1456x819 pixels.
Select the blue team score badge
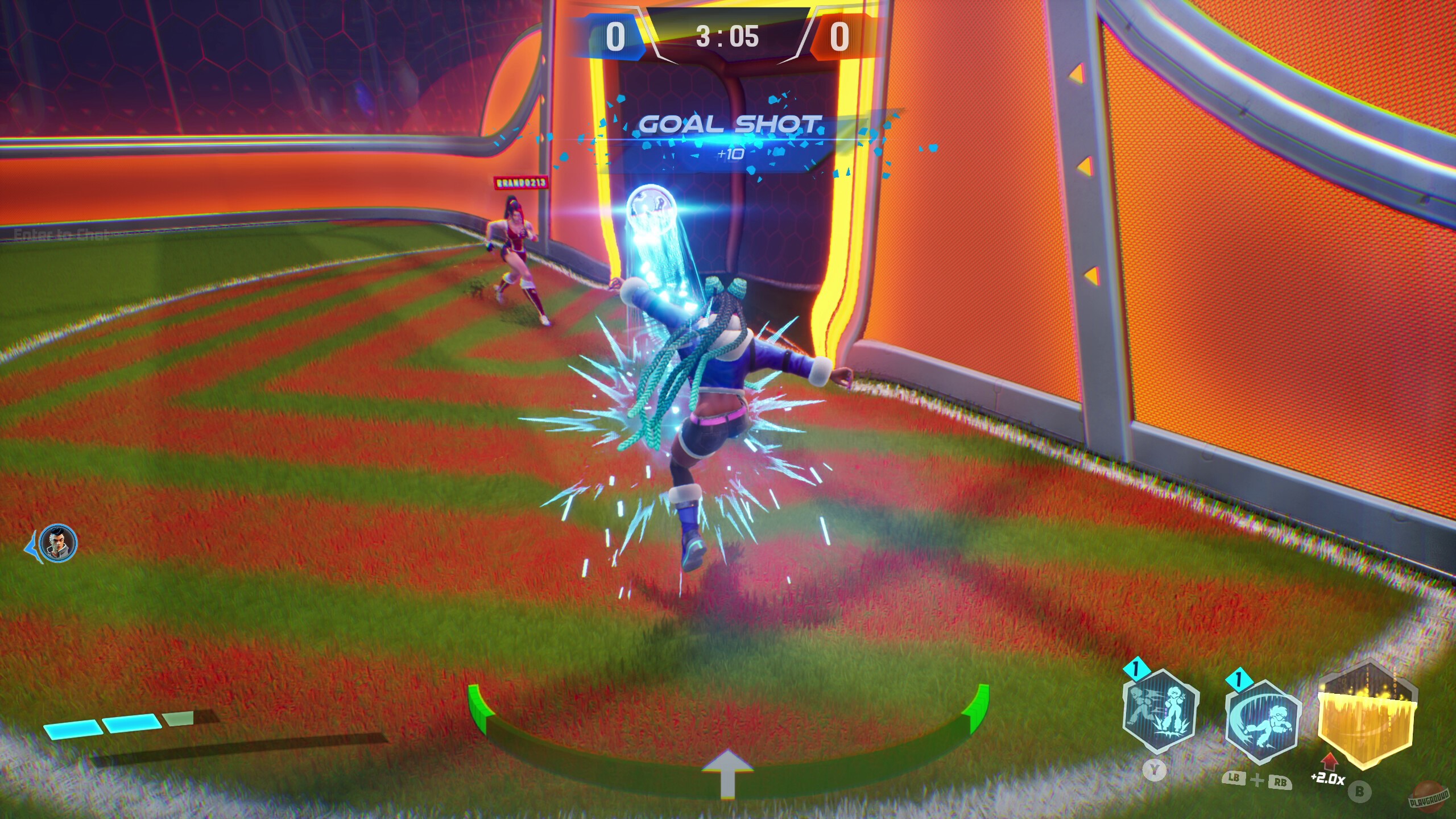pyautogui.click(x=613, y=38)
